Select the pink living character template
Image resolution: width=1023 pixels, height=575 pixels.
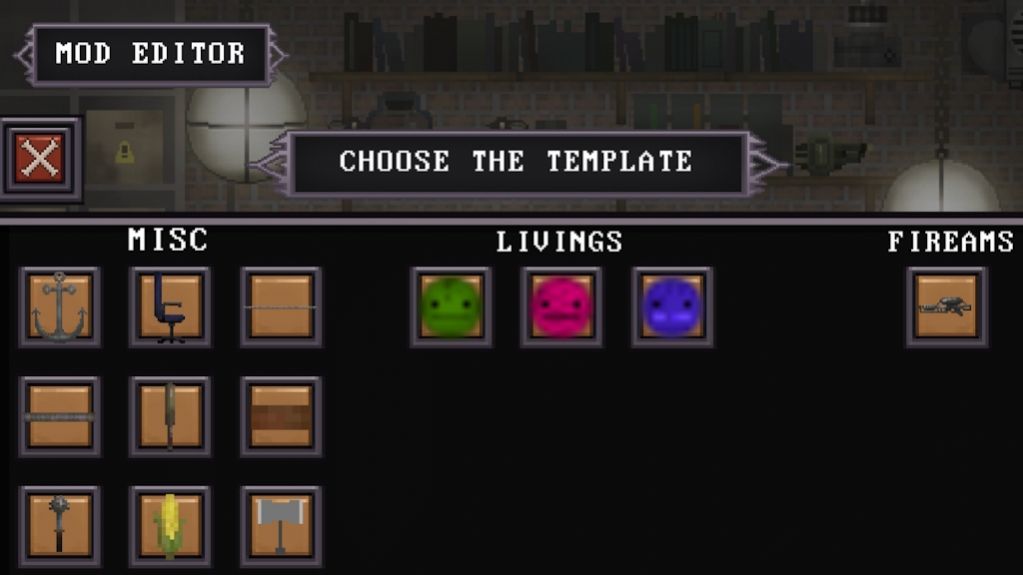561,307
